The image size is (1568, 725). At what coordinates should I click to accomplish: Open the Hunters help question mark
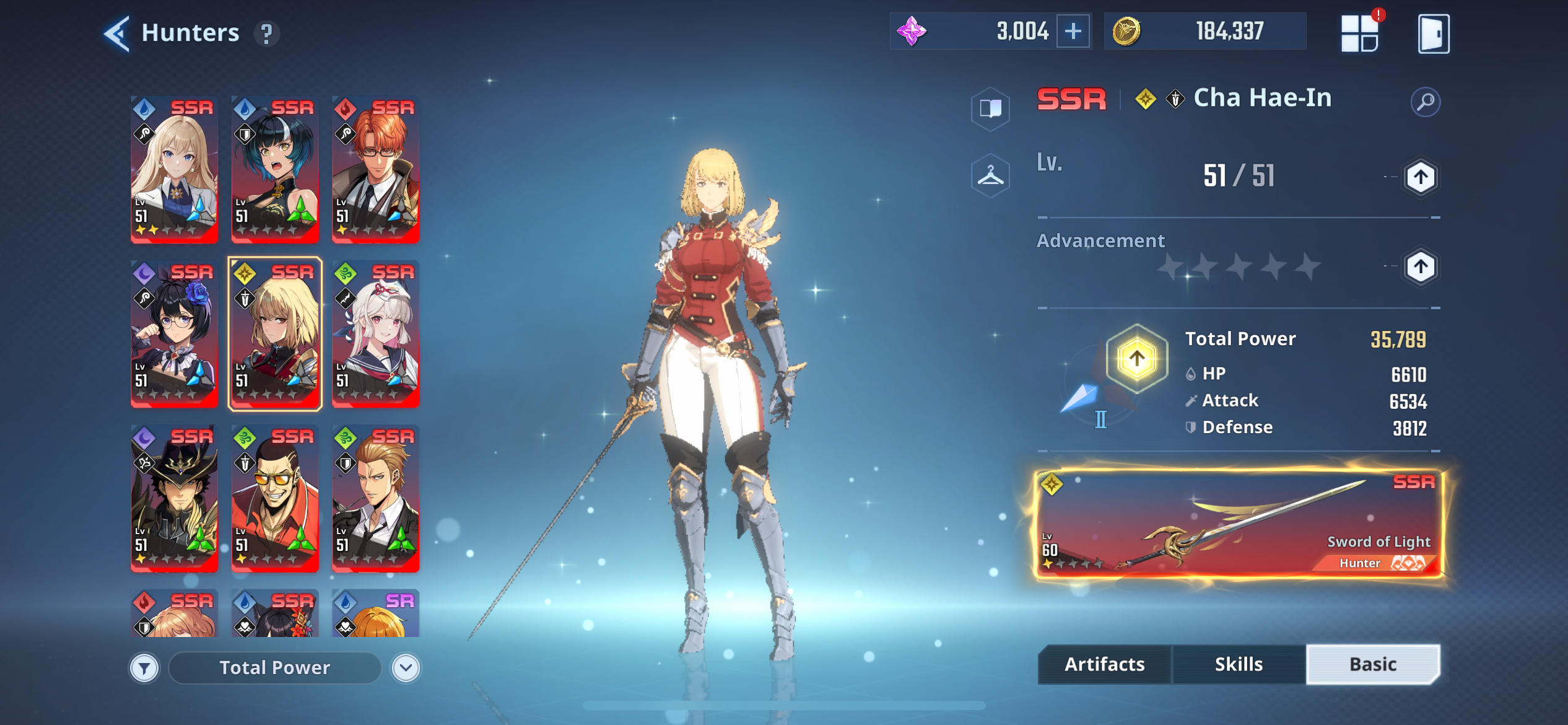[266, 34]
